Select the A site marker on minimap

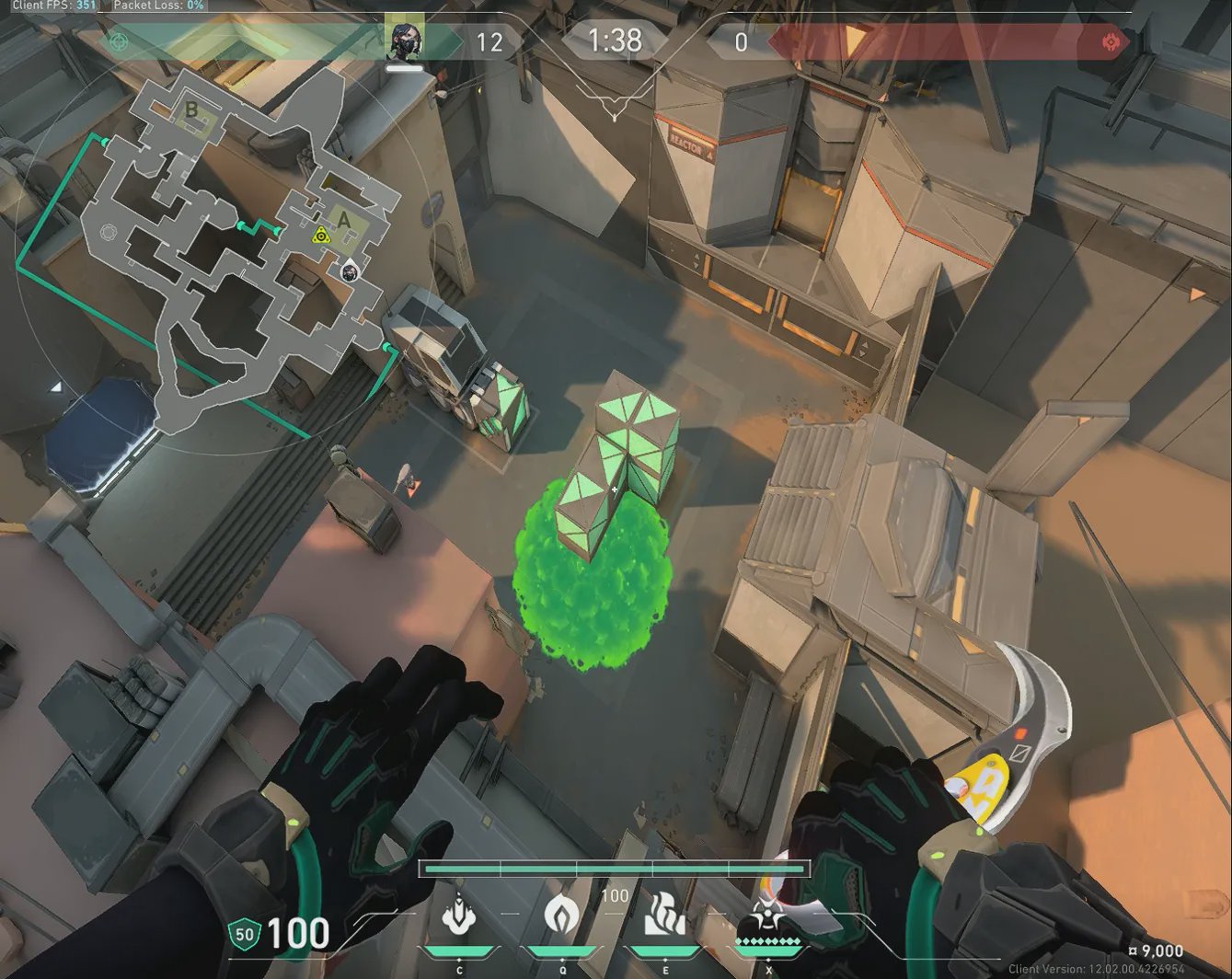[345, 220]
